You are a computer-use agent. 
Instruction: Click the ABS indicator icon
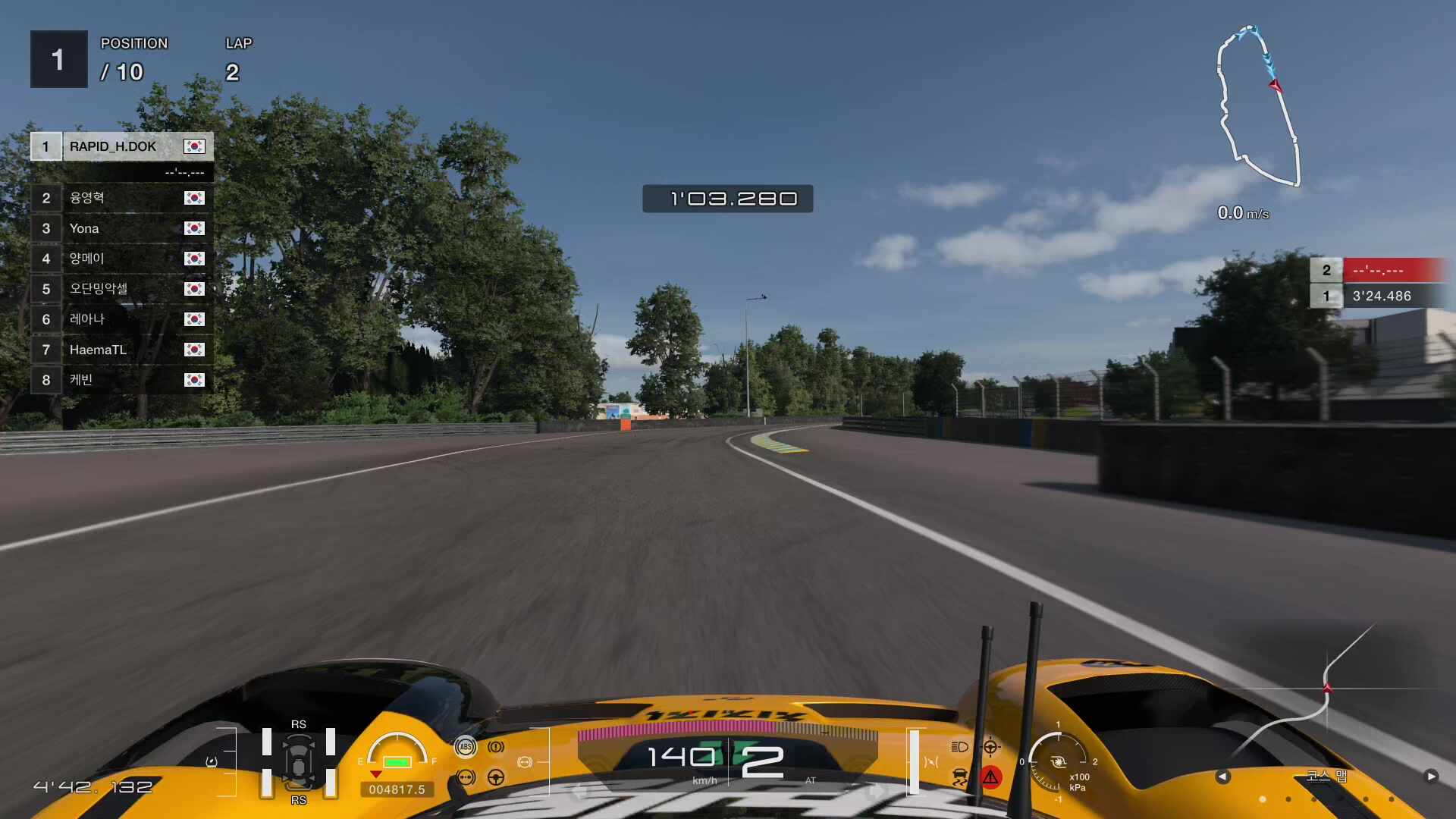pyautogui.click(x=466, y=747)
